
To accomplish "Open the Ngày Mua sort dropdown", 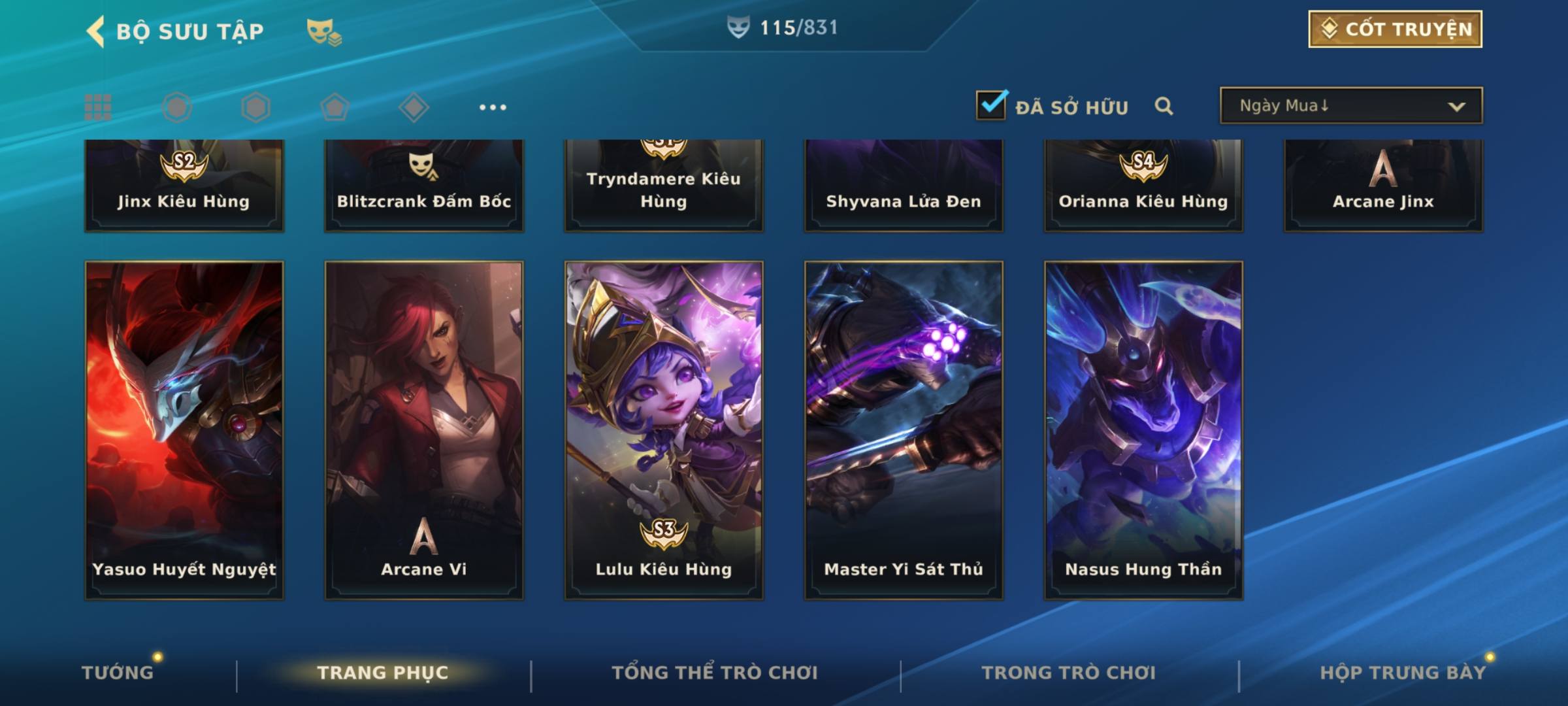I will [1350, 106].
